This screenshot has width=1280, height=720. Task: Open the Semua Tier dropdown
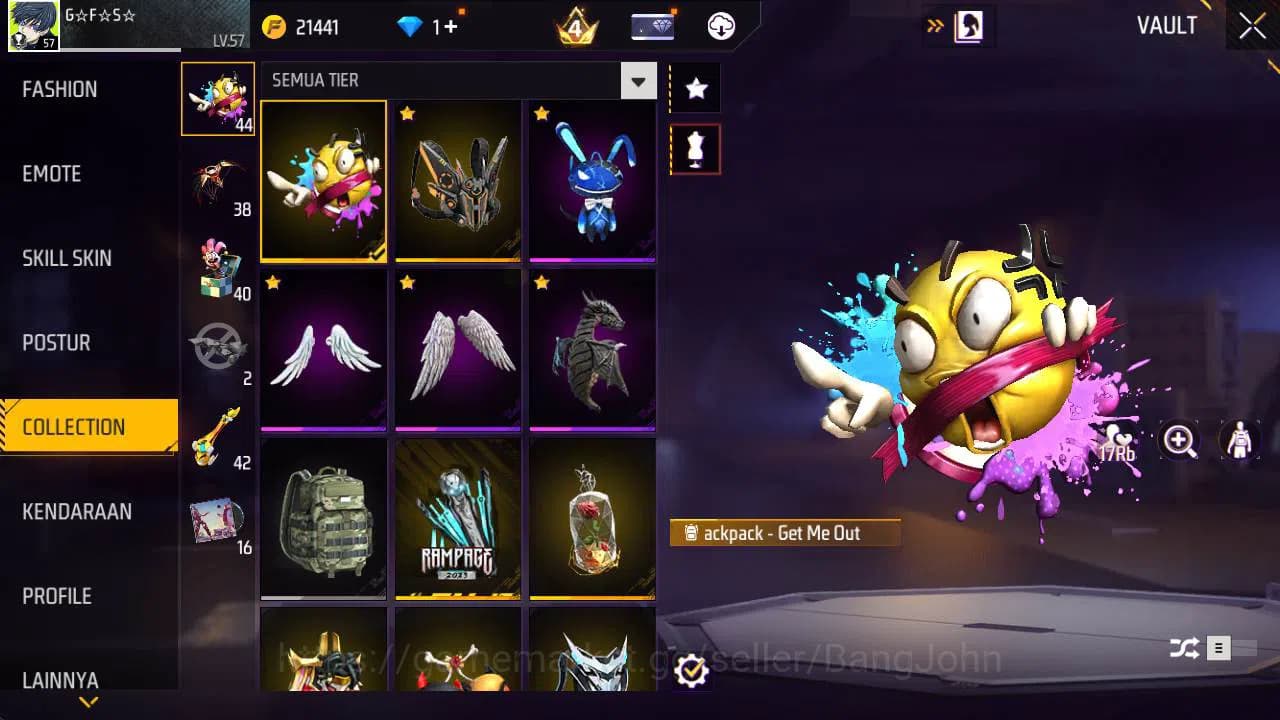638,80
